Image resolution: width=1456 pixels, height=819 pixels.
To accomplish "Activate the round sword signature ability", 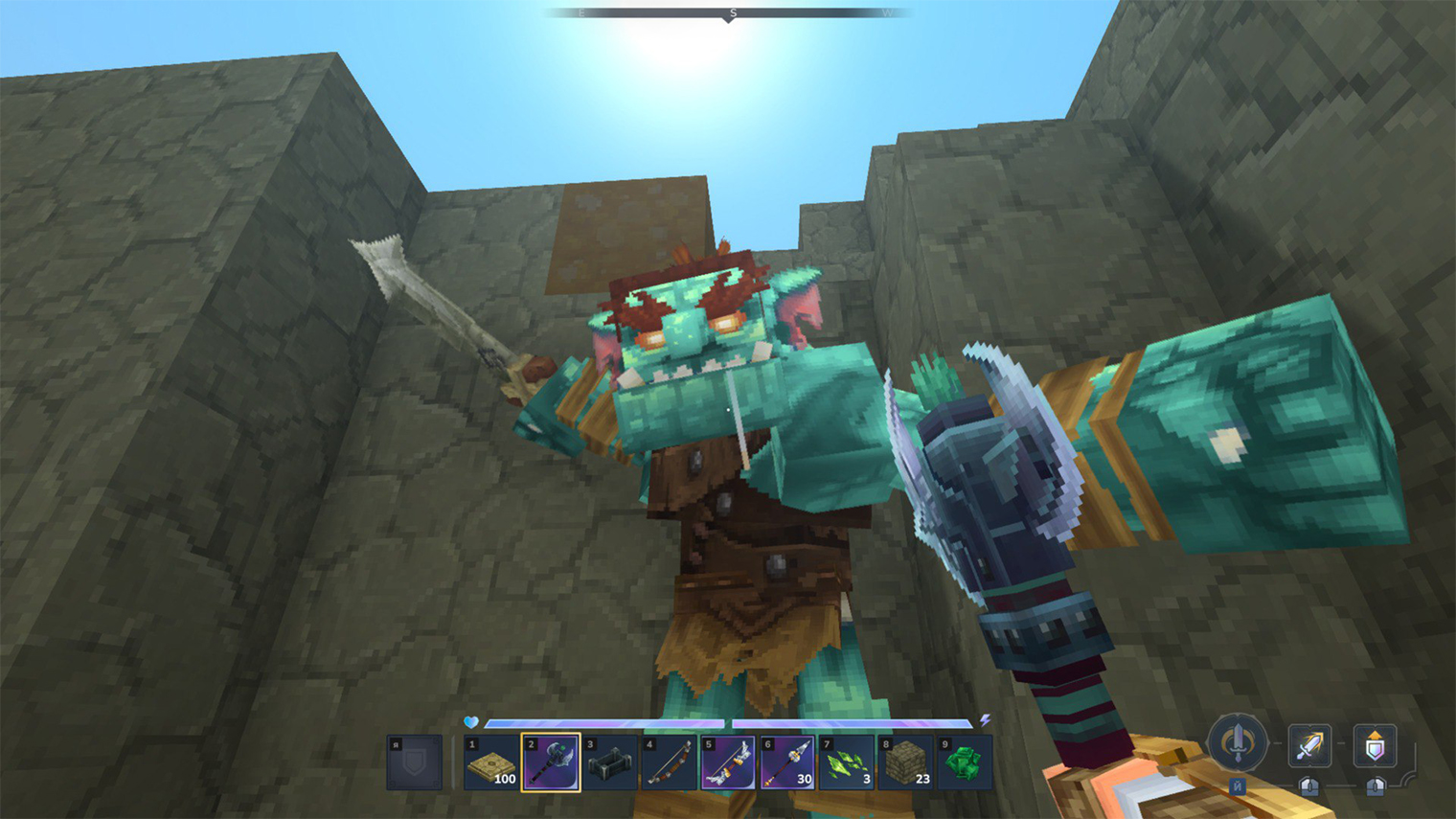I will point(1238,743).
